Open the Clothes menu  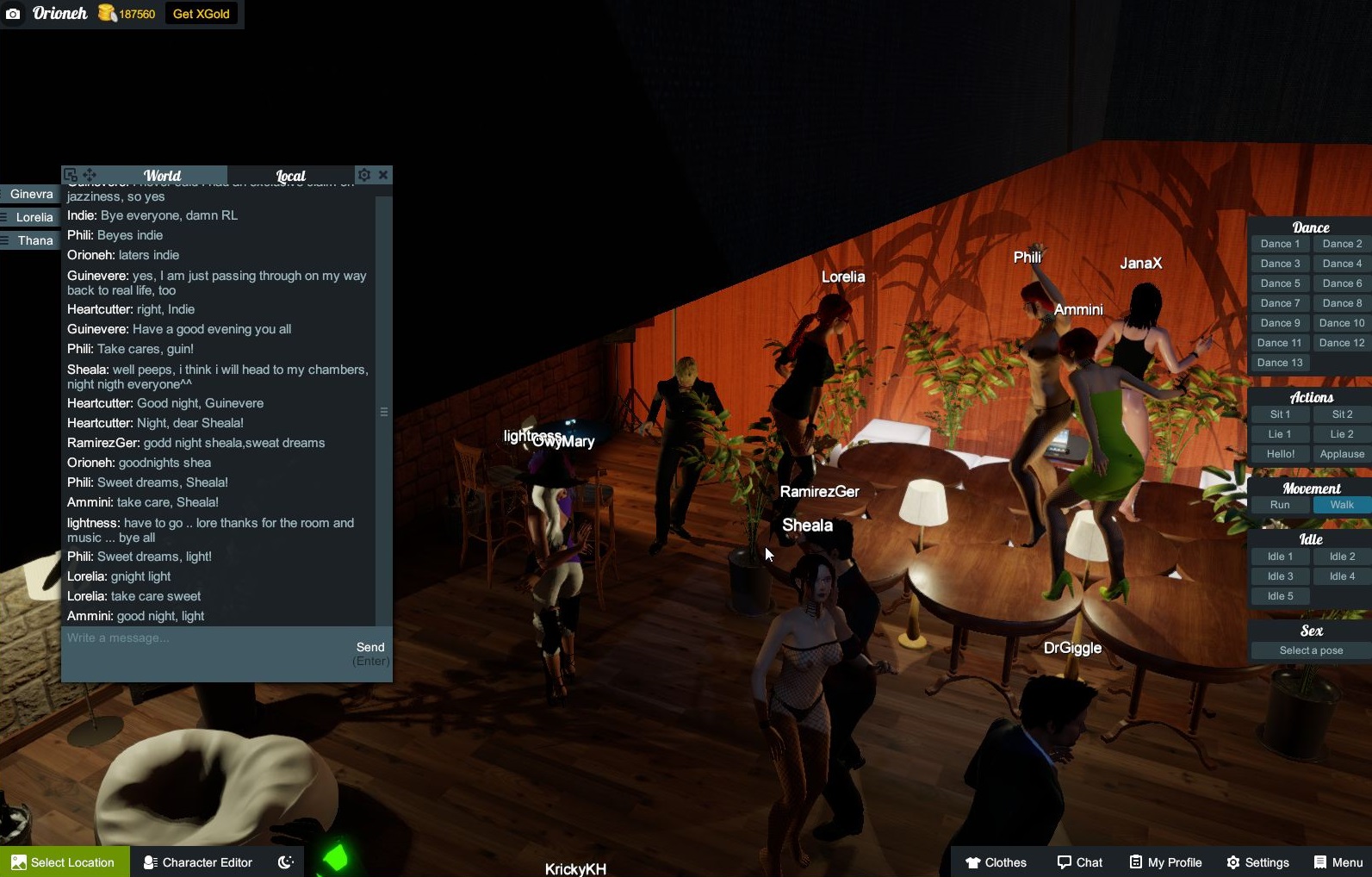[996, 862]
